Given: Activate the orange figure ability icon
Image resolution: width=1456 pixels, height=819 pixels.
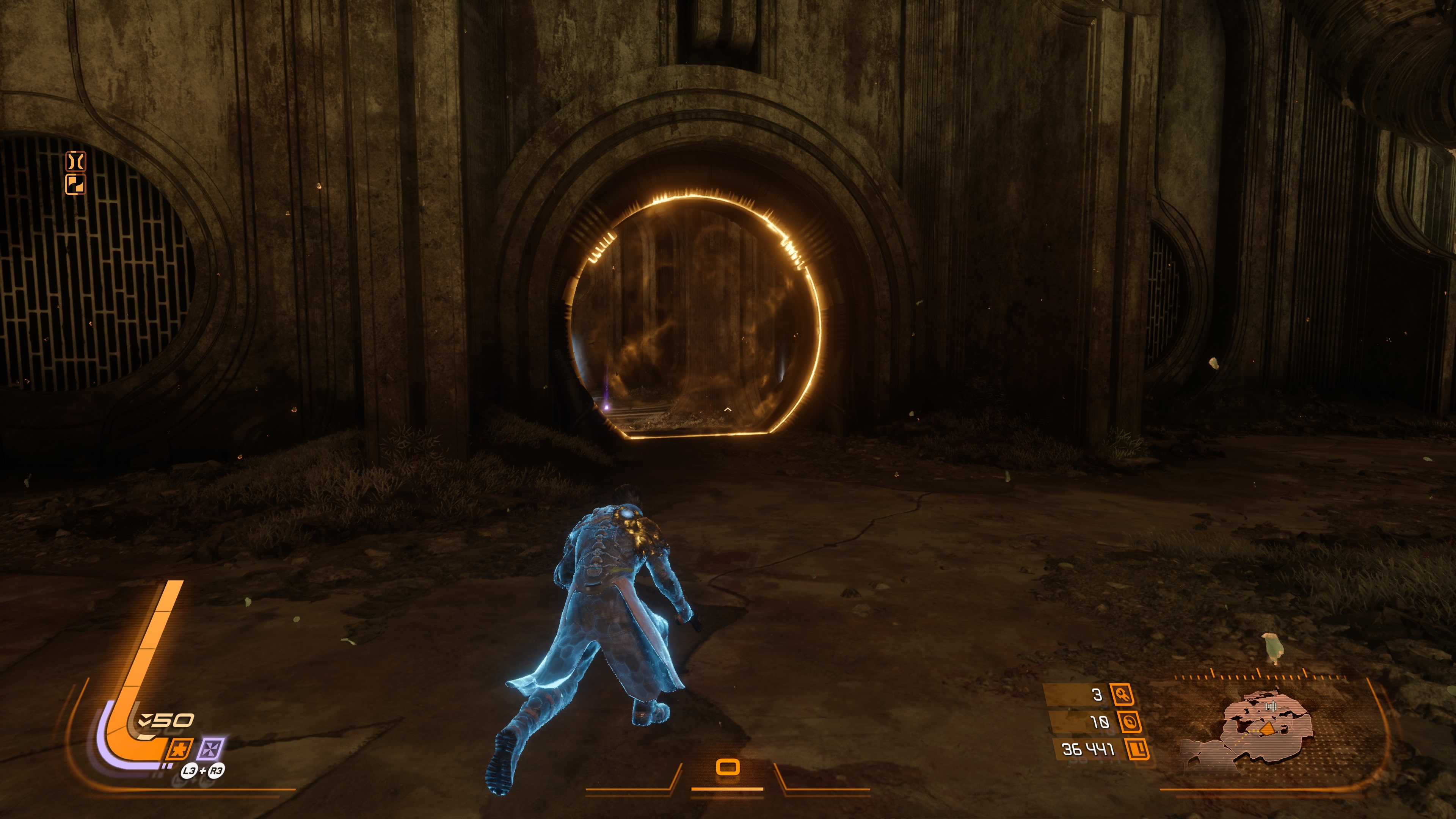Looking at the screenshot, I should tap(180, 750).
